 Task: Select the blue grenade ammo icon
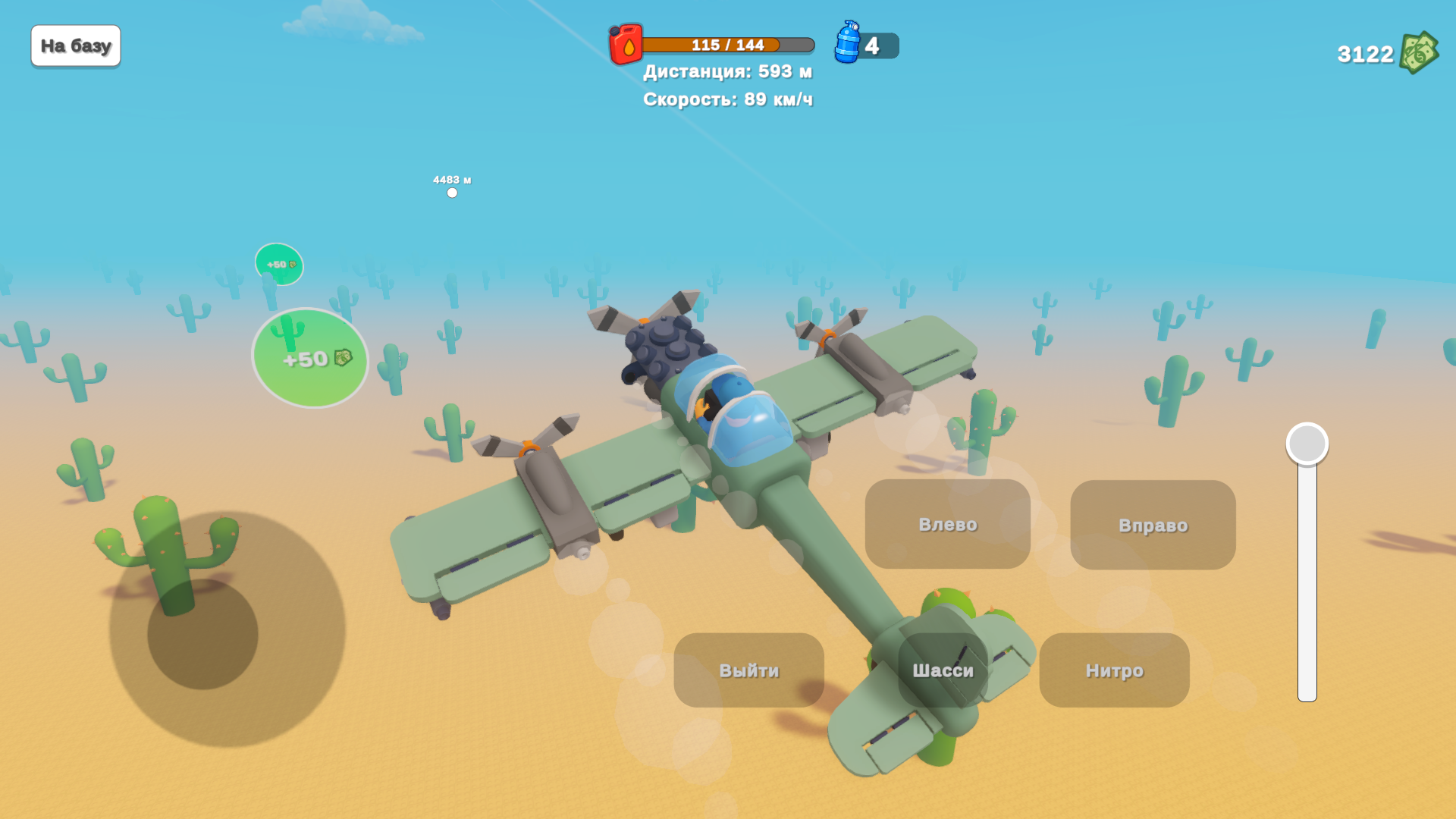[x=847, y=45]
